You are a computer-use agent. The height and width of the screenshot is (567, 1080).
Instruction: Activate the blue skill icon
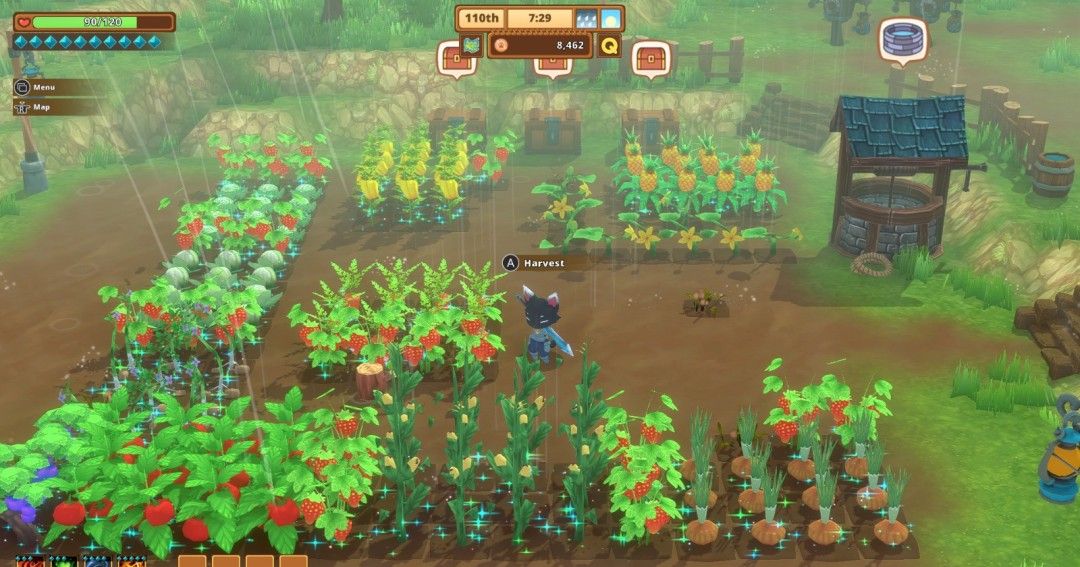point(97,561)
